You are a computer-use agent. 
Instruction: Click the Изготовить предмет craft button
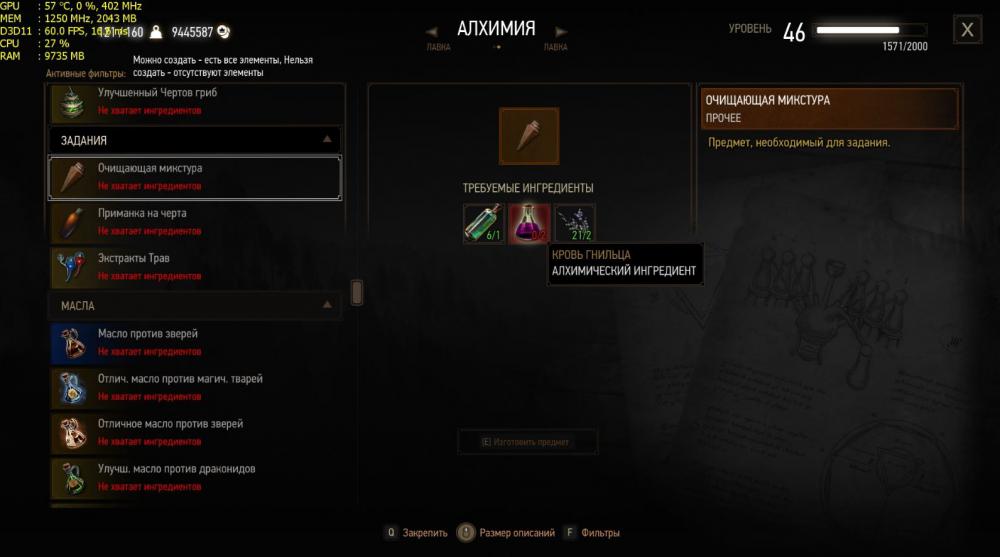click(x=527, y=442)
